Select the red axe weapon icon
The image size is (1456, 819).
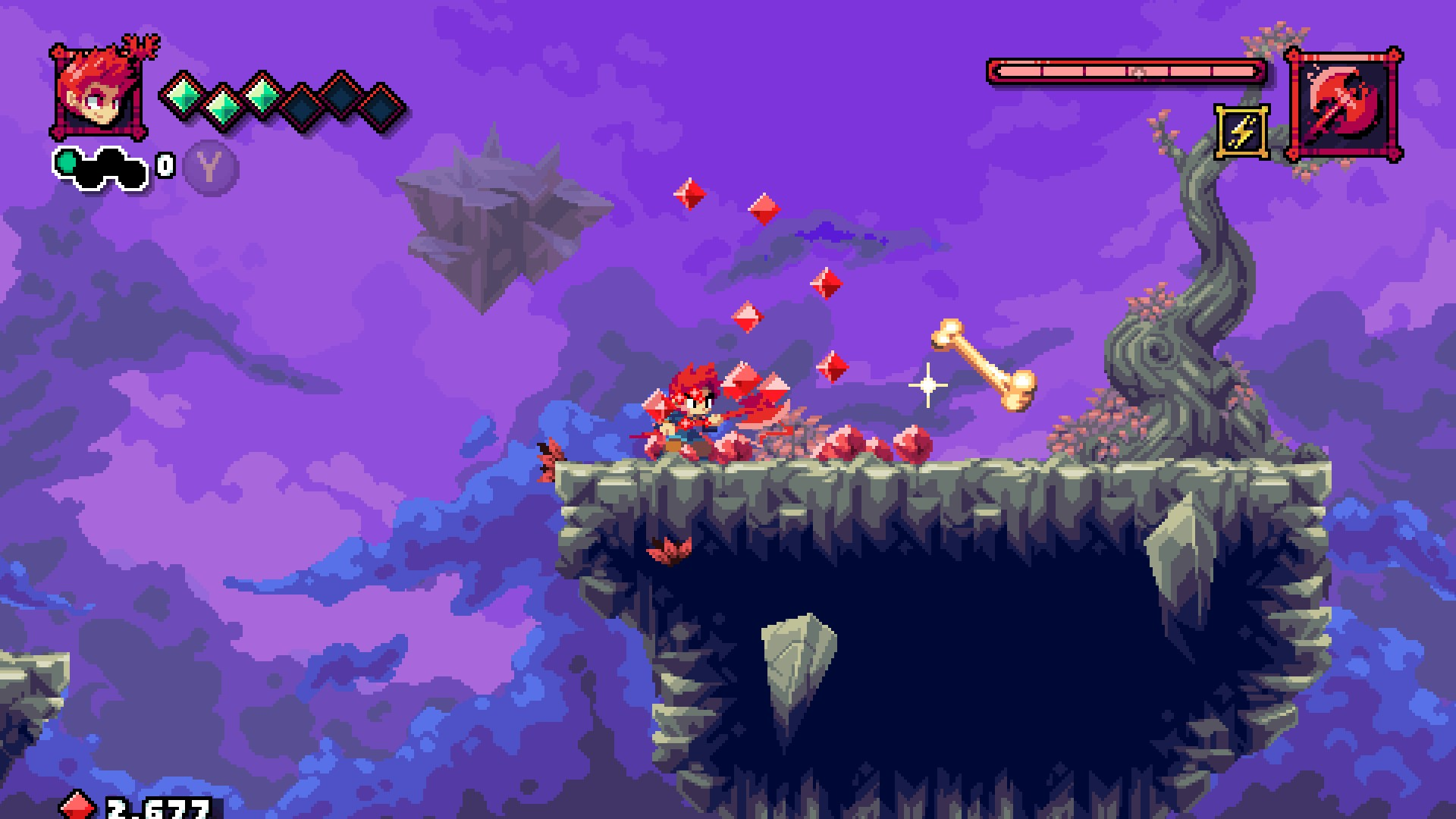(x=1344, y=104)
